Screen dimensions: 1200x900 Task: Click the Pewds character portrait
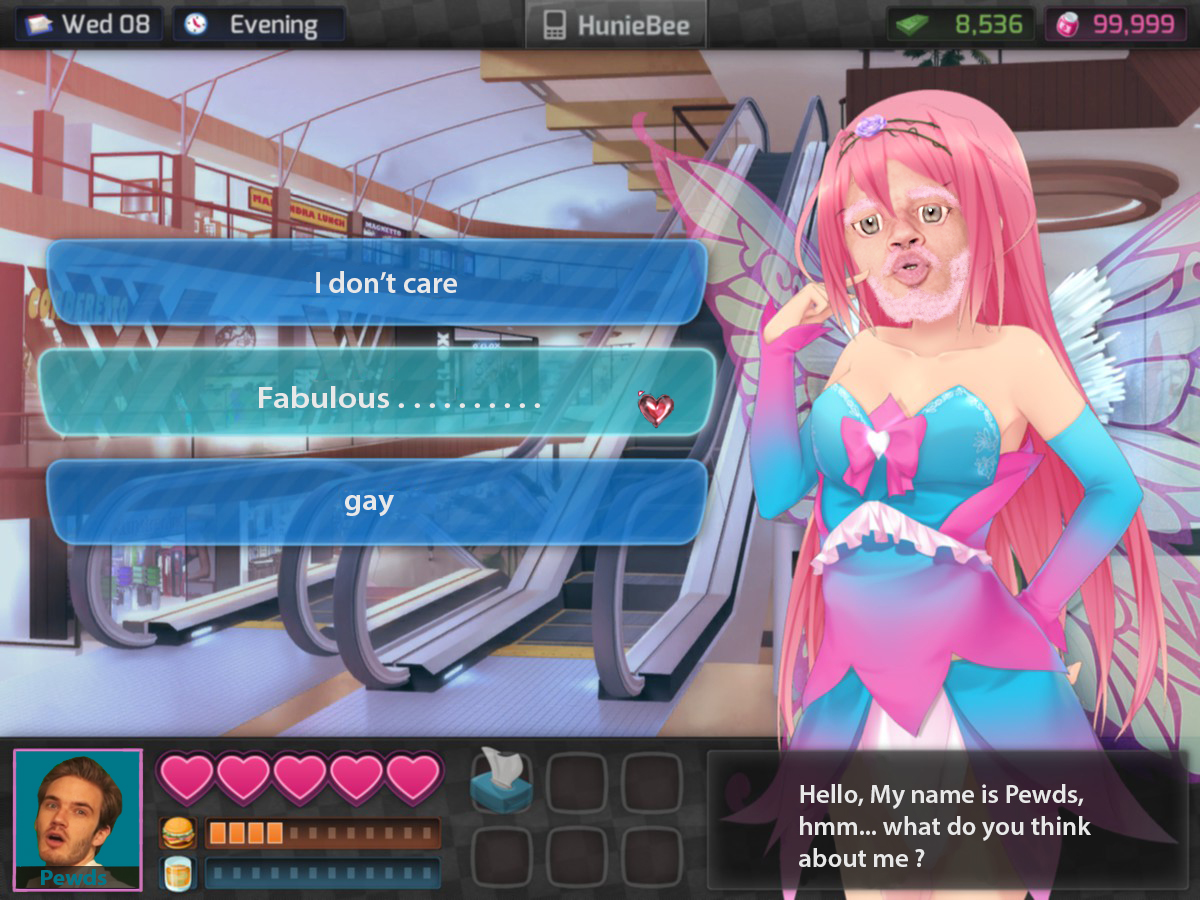pos(78,819)
